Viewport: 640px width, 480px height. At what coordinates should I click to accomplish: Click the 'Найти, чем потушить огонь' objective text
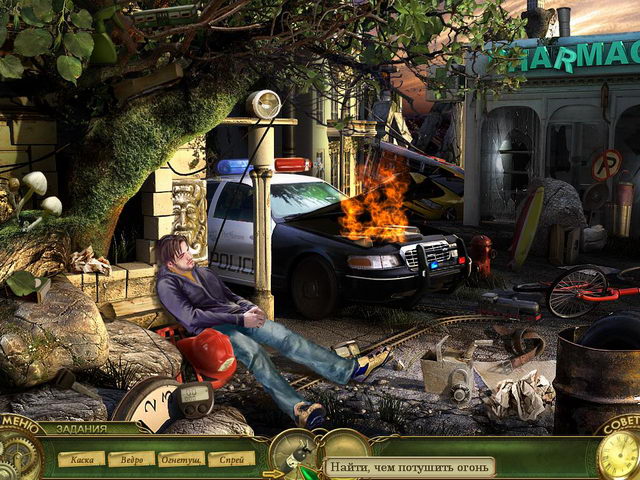pos(410,466)
